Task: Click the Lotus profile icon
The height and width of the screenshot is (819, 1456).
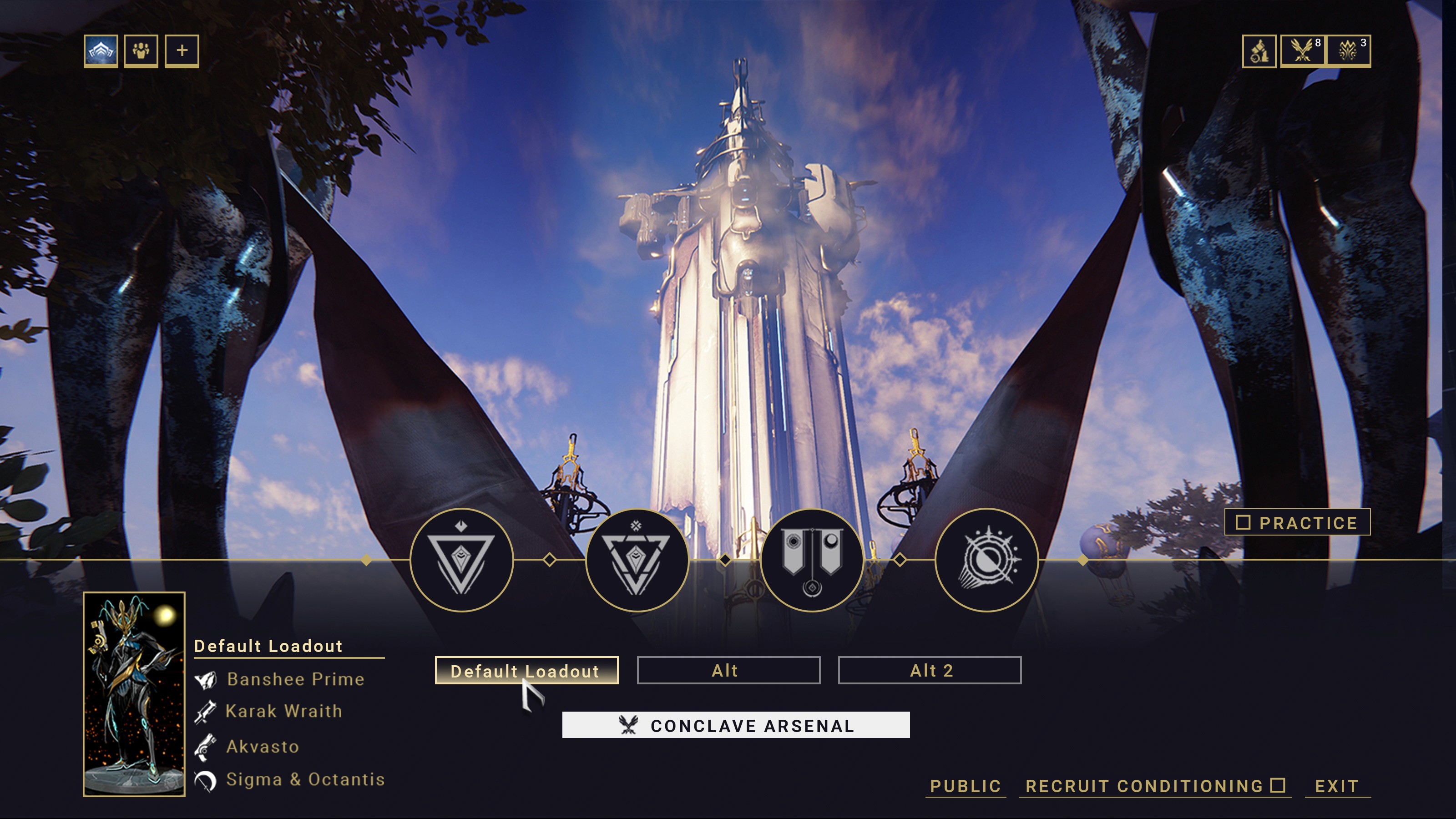Action: click(101, 51)
